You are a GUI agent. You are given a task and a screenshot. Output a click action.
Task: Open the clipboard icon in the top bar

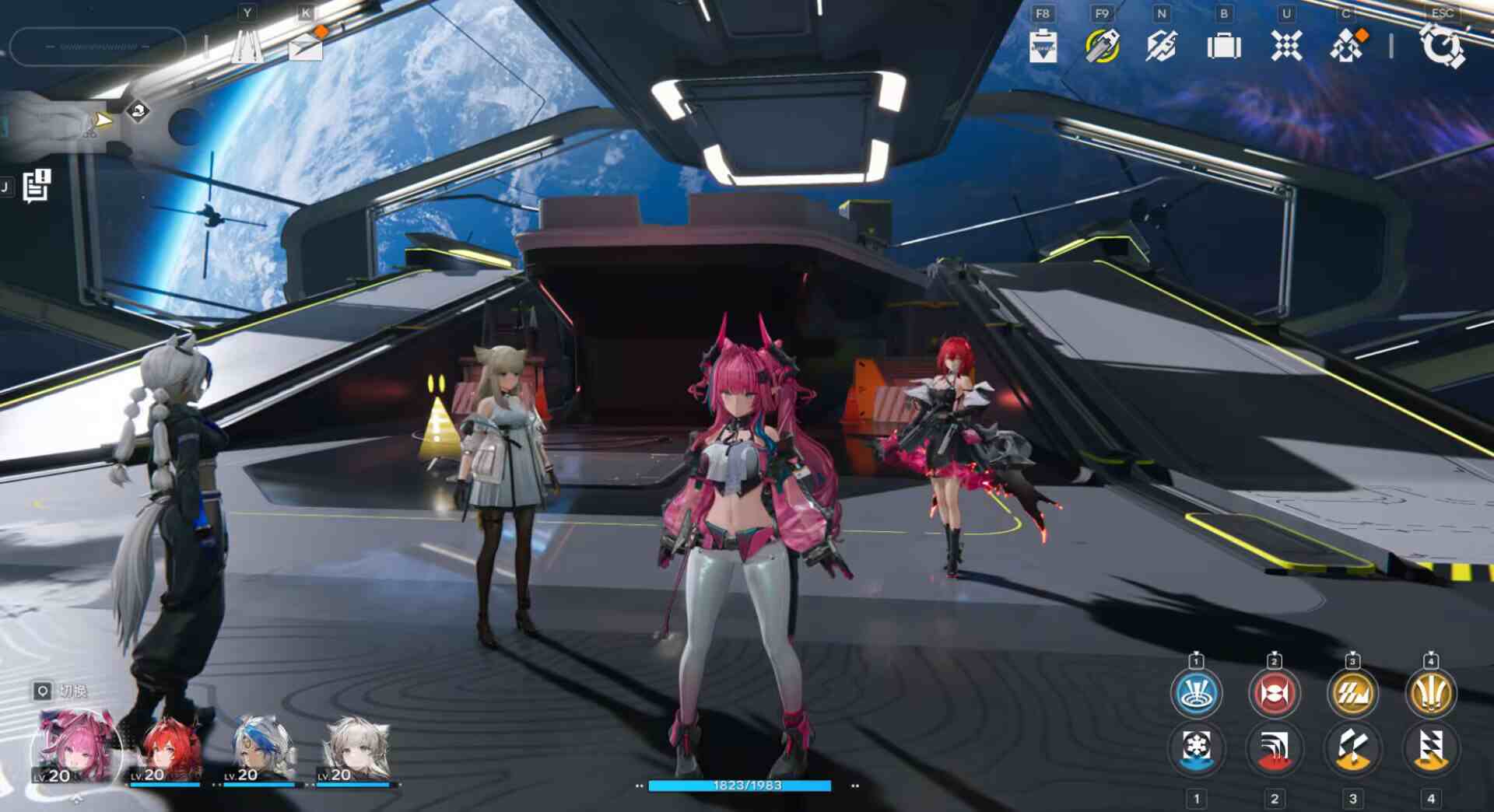point(1043,46)
